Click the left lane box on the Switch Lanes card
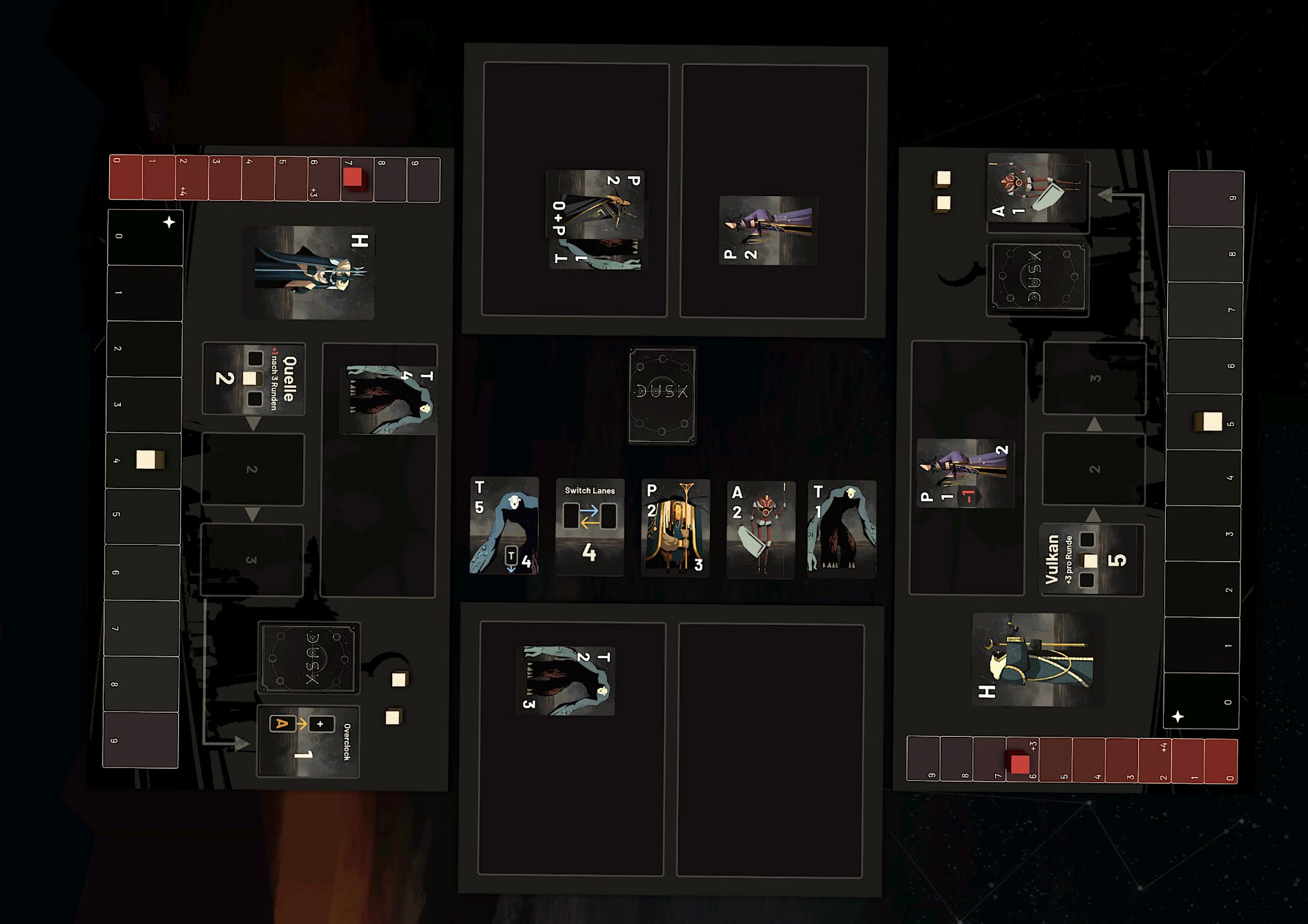This screenshot has height=924, width=1308. (x=572, y=515)
